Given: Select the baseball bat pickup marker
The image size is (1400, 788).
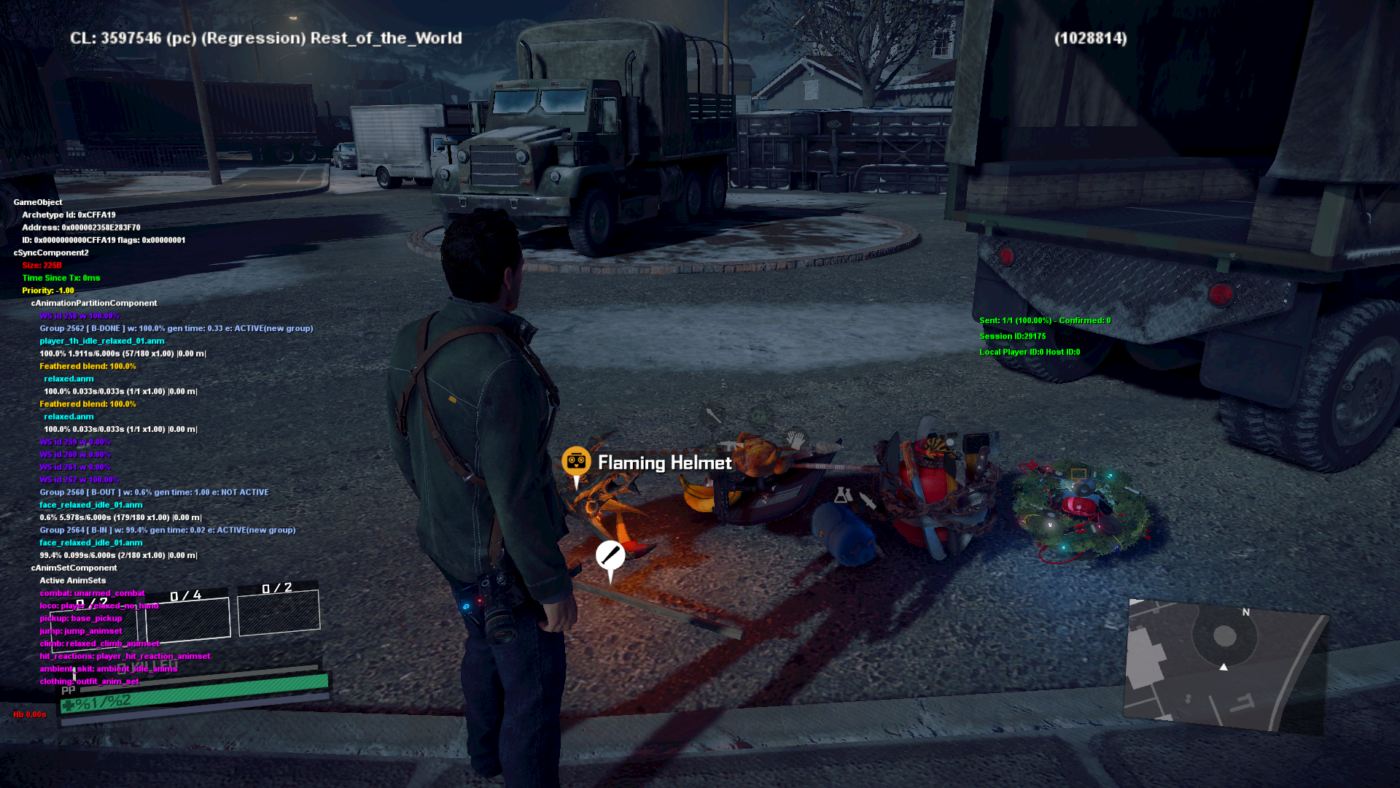Looking at the screenshot, I should [610, 552].
